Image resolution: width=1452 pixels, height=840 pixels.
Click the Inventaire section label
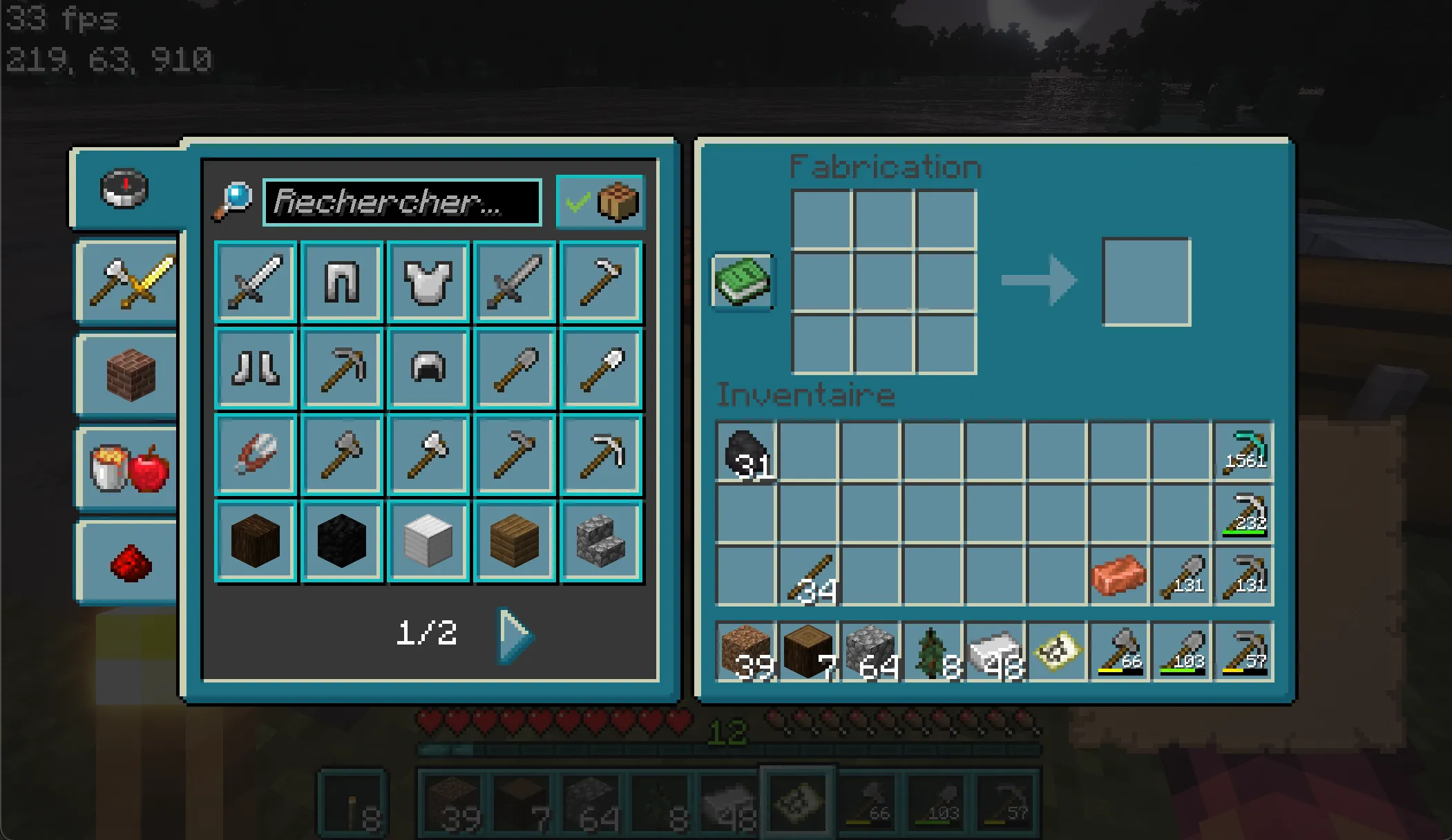[x=803, y=395]
